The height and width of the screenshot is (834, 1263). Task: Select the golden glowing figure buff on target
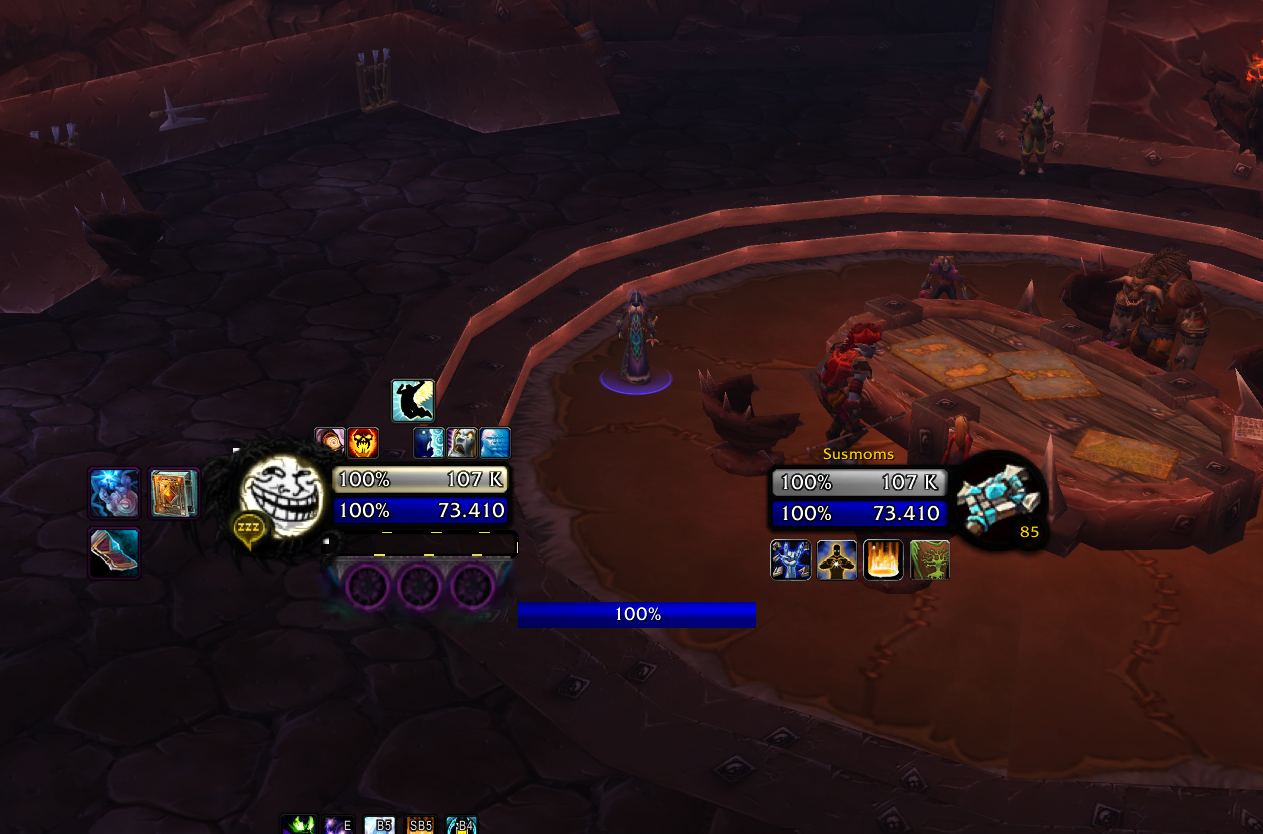pyautogui.click(x=836, y=560)
